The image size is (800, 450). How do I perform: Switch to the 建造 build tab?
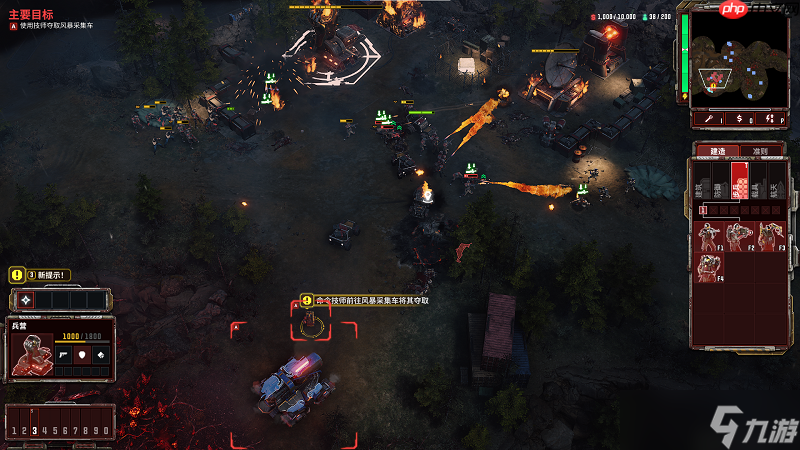717,151
